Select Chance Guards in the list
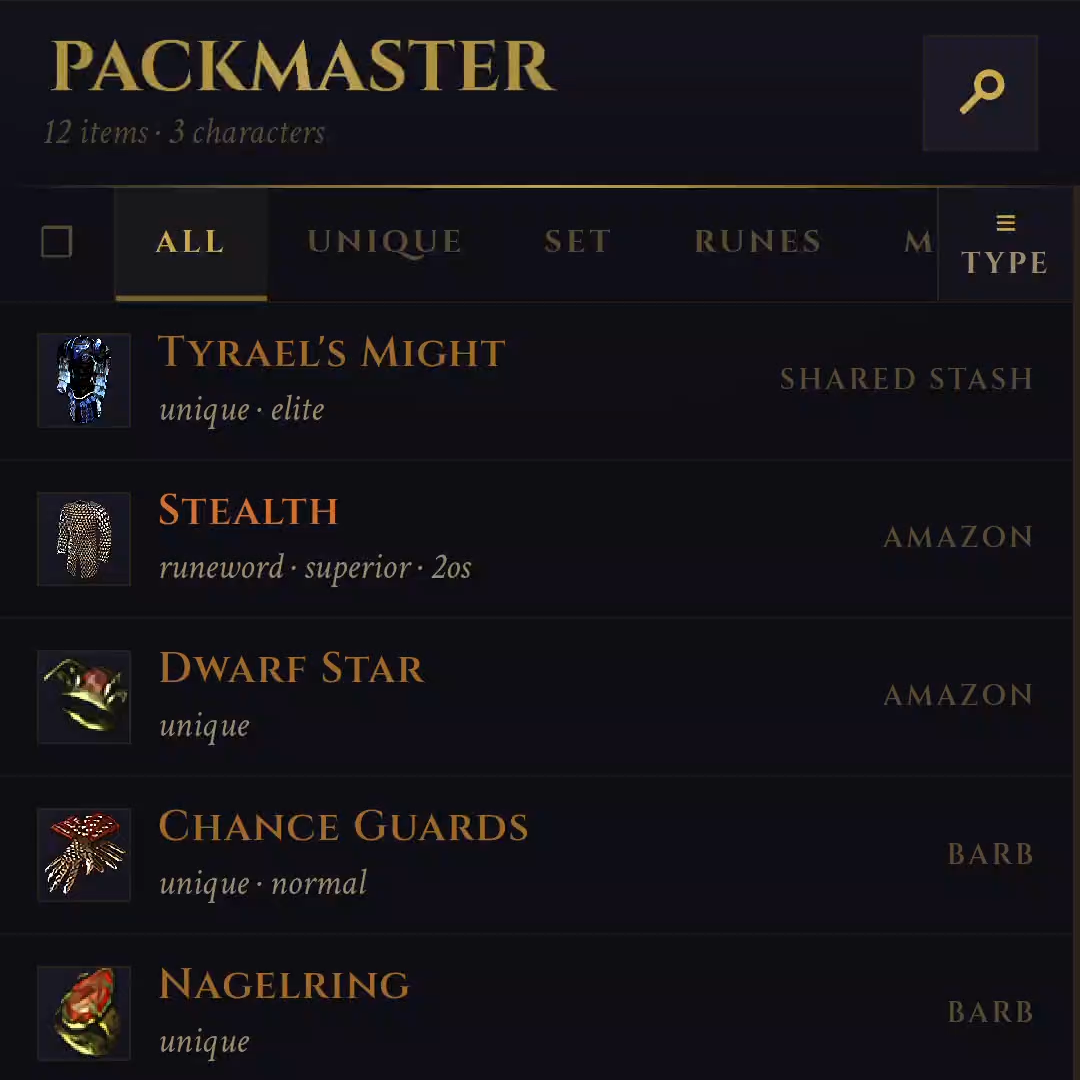Screen dimensions: 1080x1080 click(x=540, y=854)
